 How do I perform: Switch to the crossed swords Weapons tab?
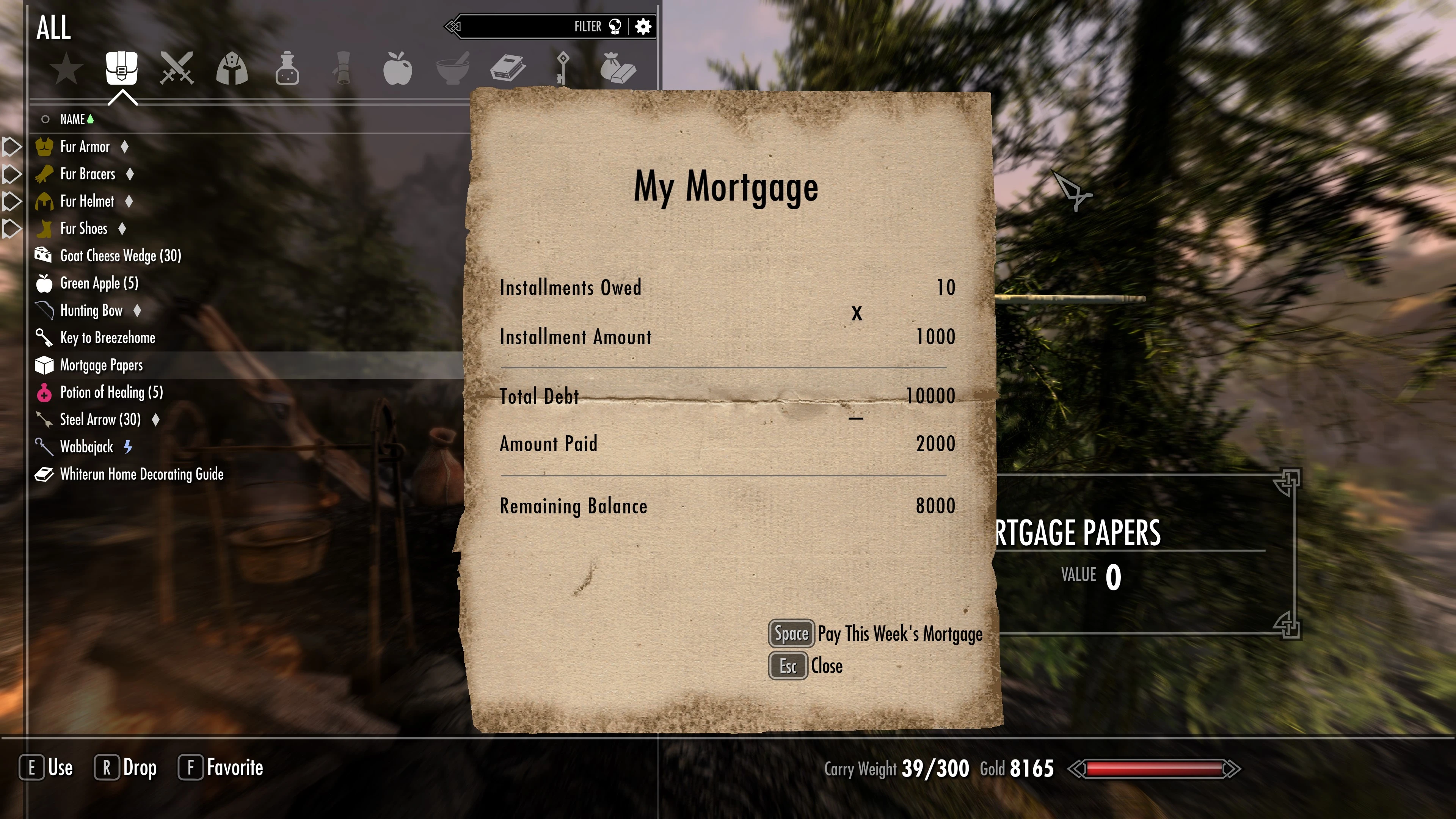point(176,69)
